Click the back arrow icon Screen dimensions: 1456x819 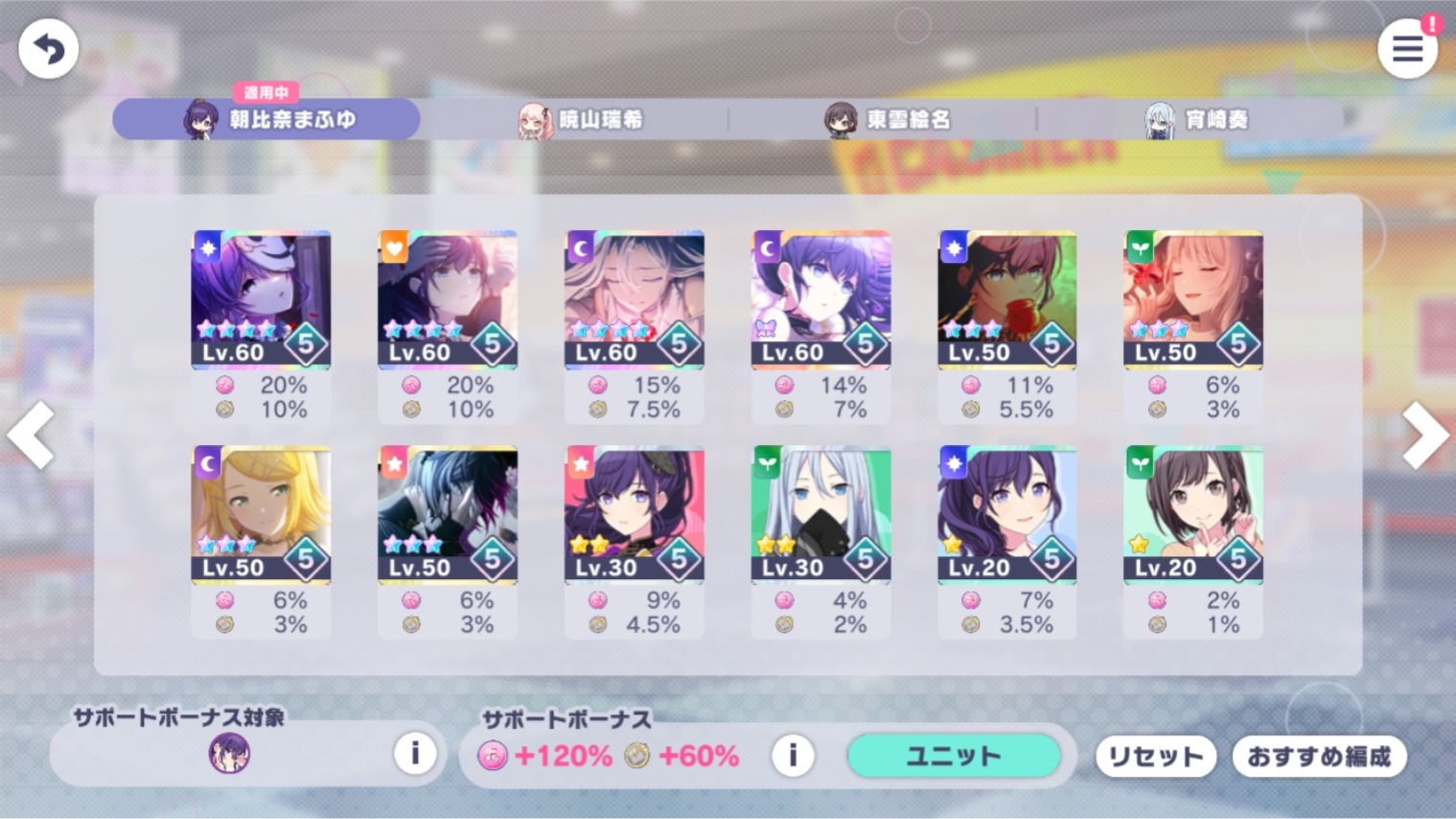coord(47,48)
